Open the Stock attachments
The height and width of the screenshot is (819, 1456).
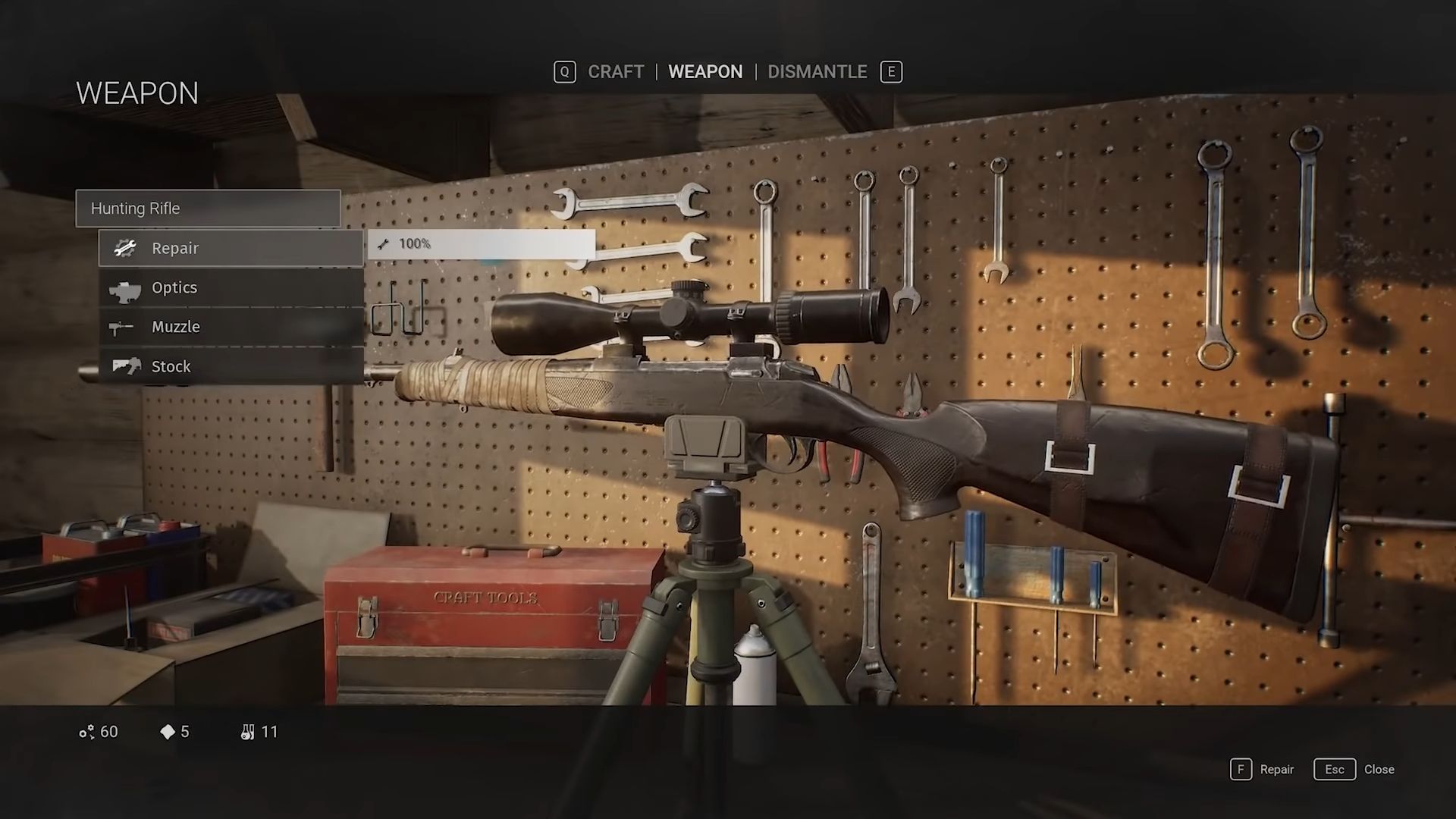click(x=231, y=366)
